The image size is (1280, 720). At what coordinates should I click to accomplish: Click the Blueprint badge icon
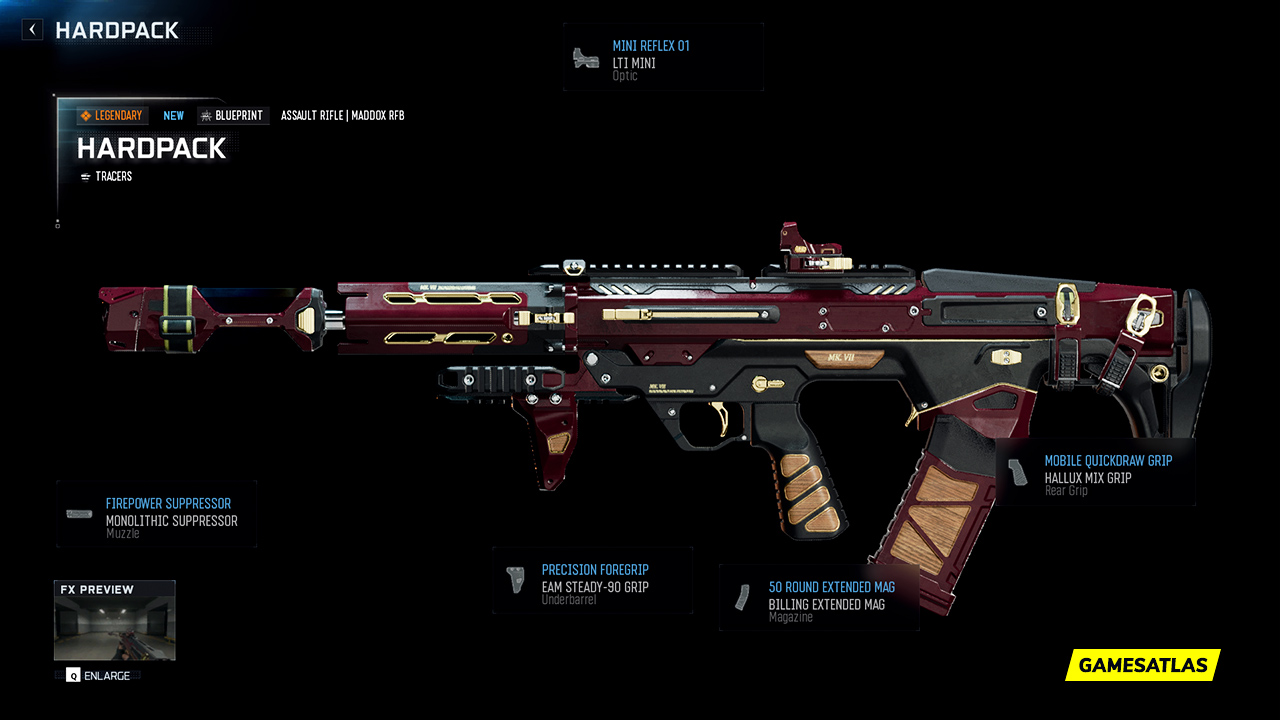click(205, 115)
